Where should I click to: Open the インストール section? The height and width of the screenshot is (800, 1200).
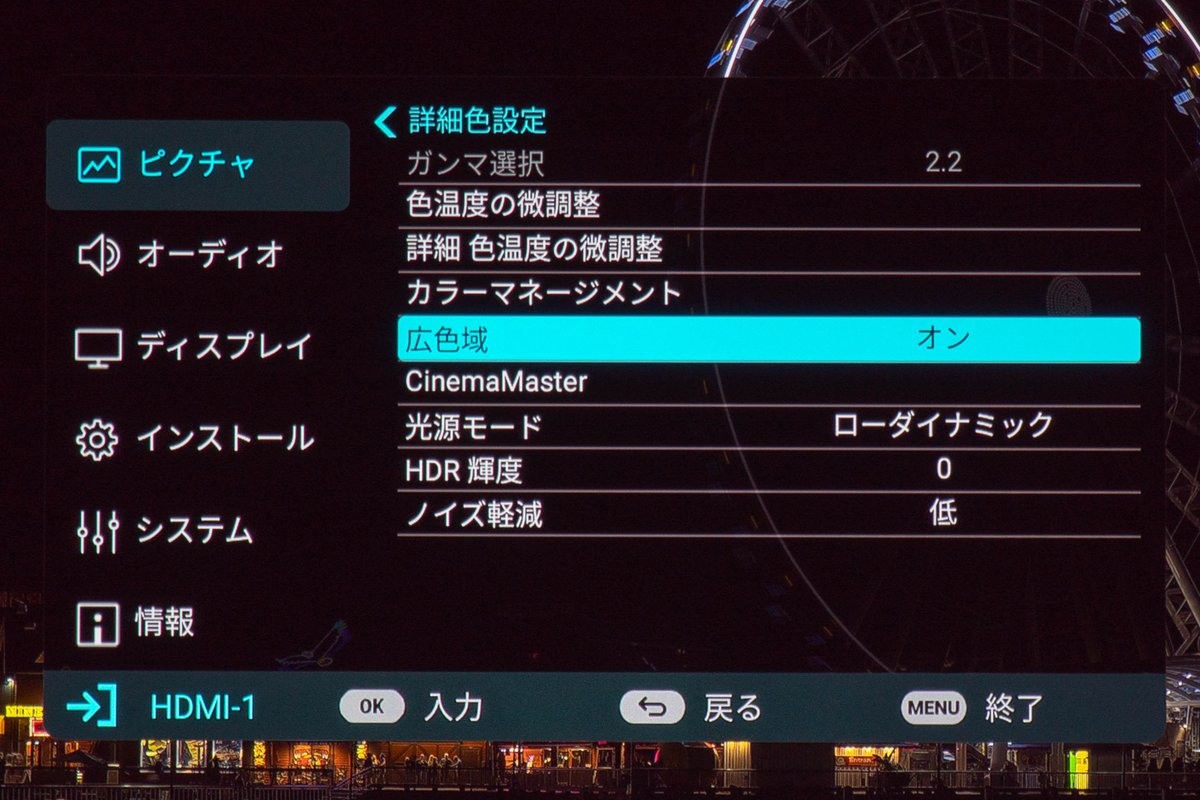click(x=197, y=439)
